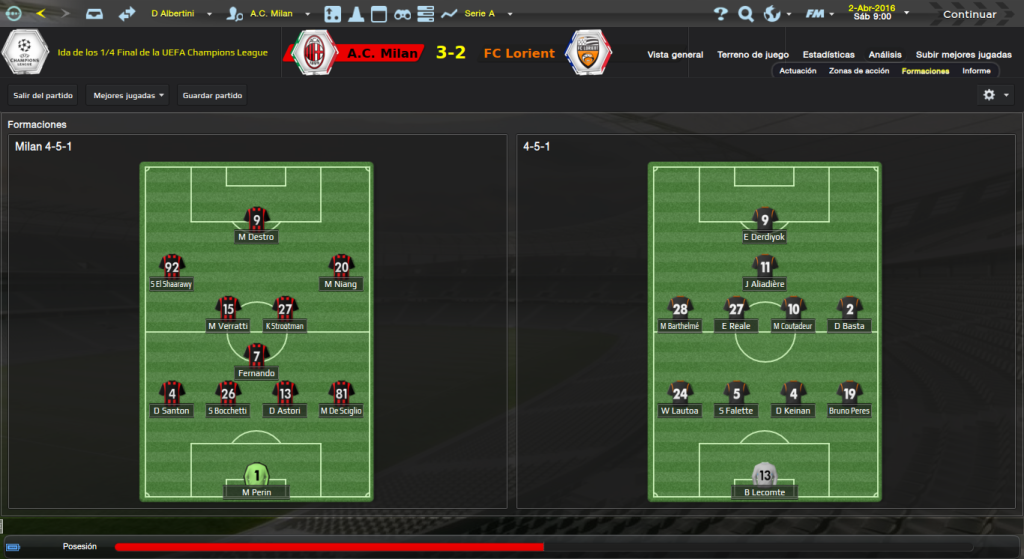Image resolution: width=1024 pixels, height=559 pixels.
Task: Click the search magnifier icon
Action: (x=745, y=14)
